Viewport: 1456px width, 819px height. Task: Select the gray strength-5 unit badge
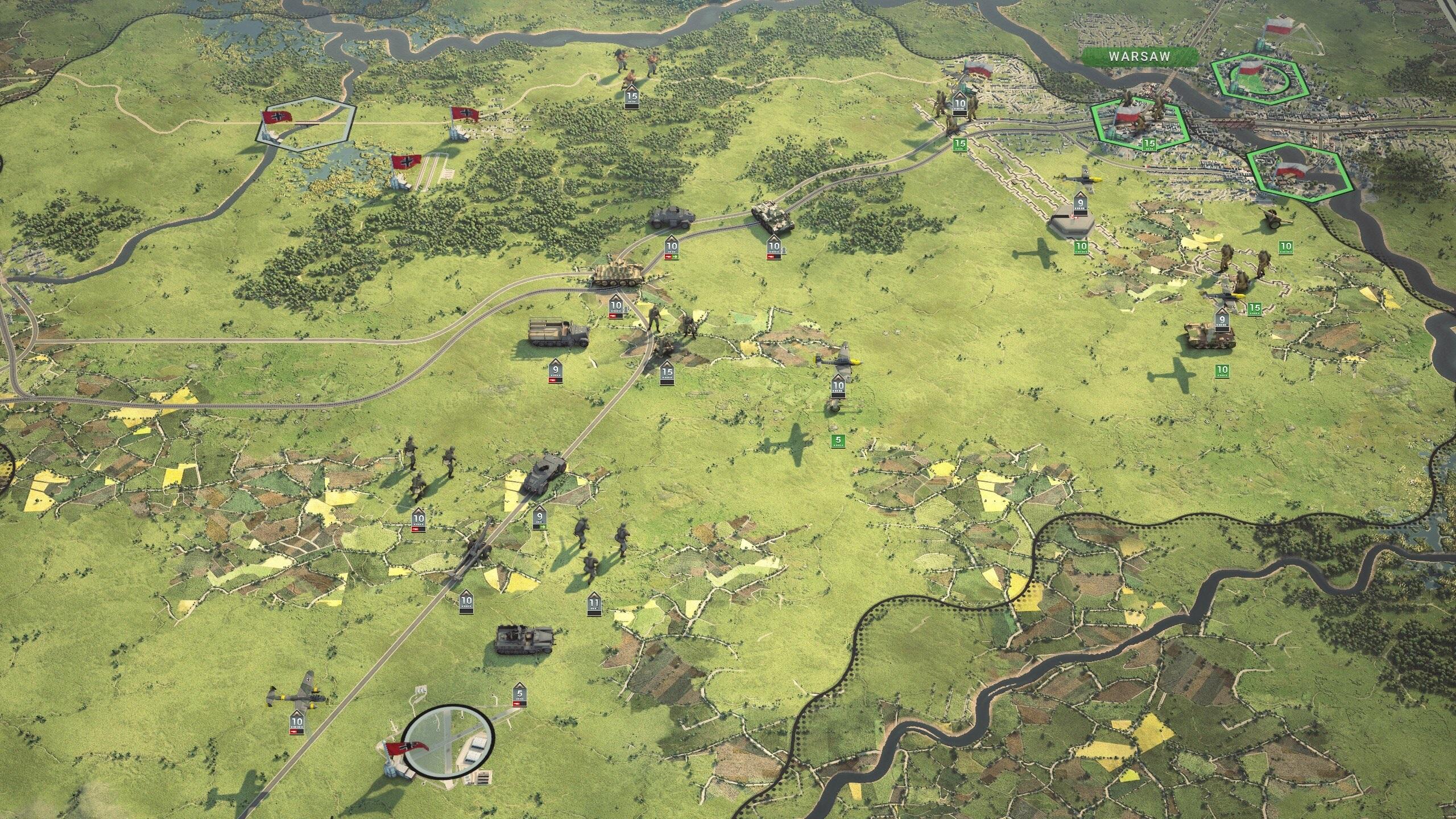click(519, 696)
